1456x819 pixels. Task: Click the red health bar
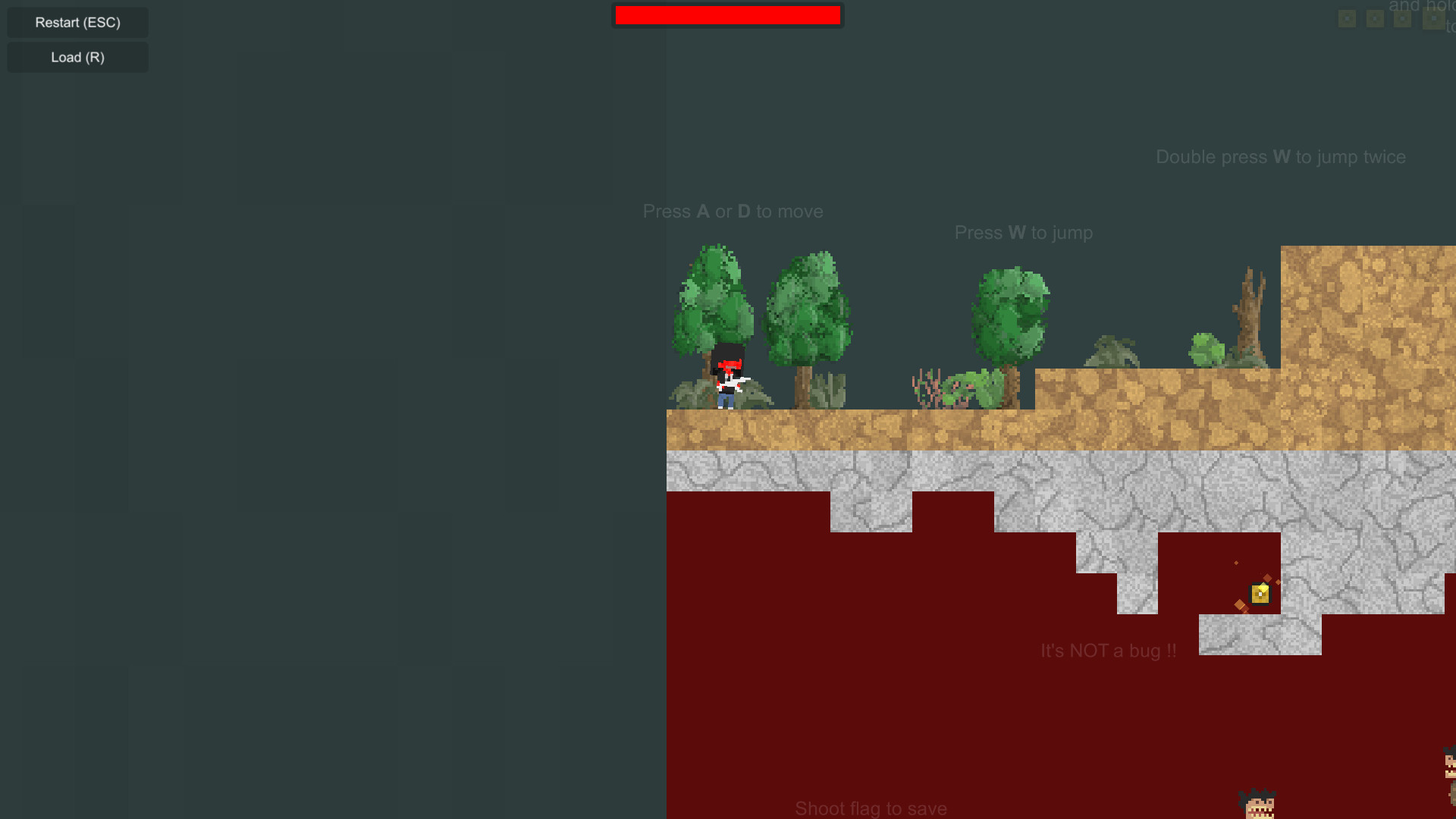(727, 14)
